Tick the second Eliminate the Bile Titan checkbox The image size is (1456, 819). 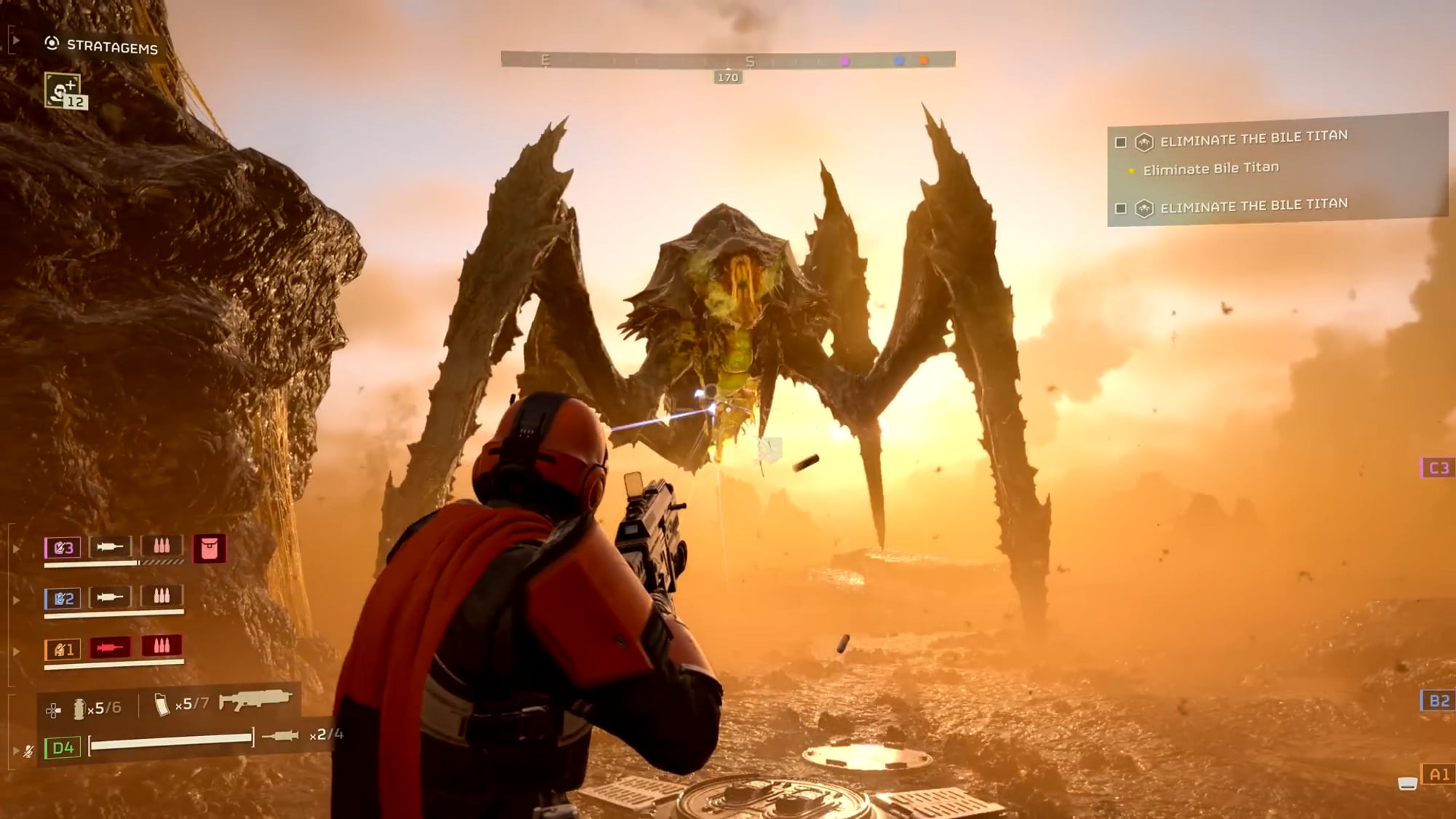pos(1121,209)
